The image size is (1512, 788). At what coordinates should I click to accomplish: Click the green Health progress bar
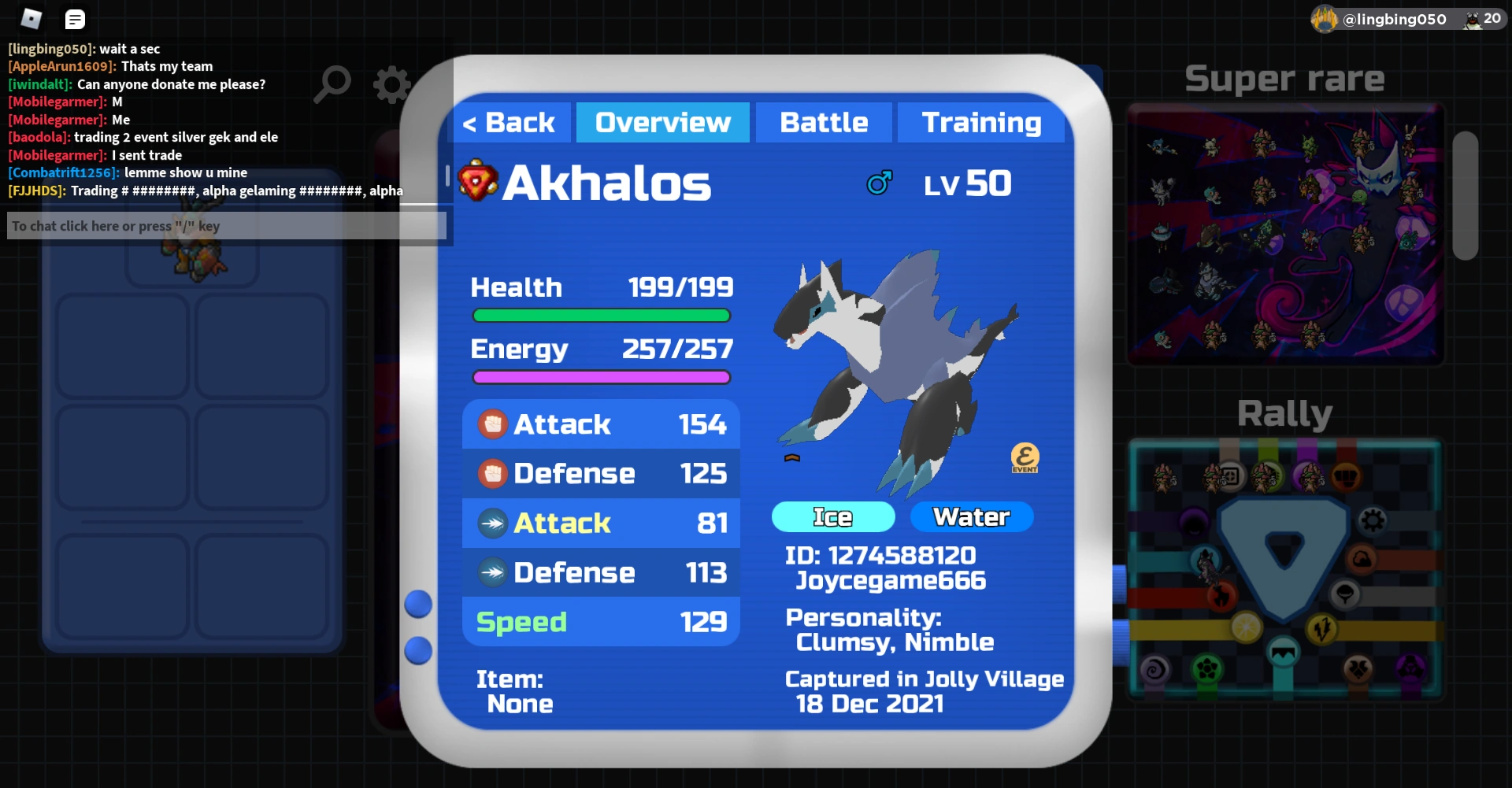601,315
